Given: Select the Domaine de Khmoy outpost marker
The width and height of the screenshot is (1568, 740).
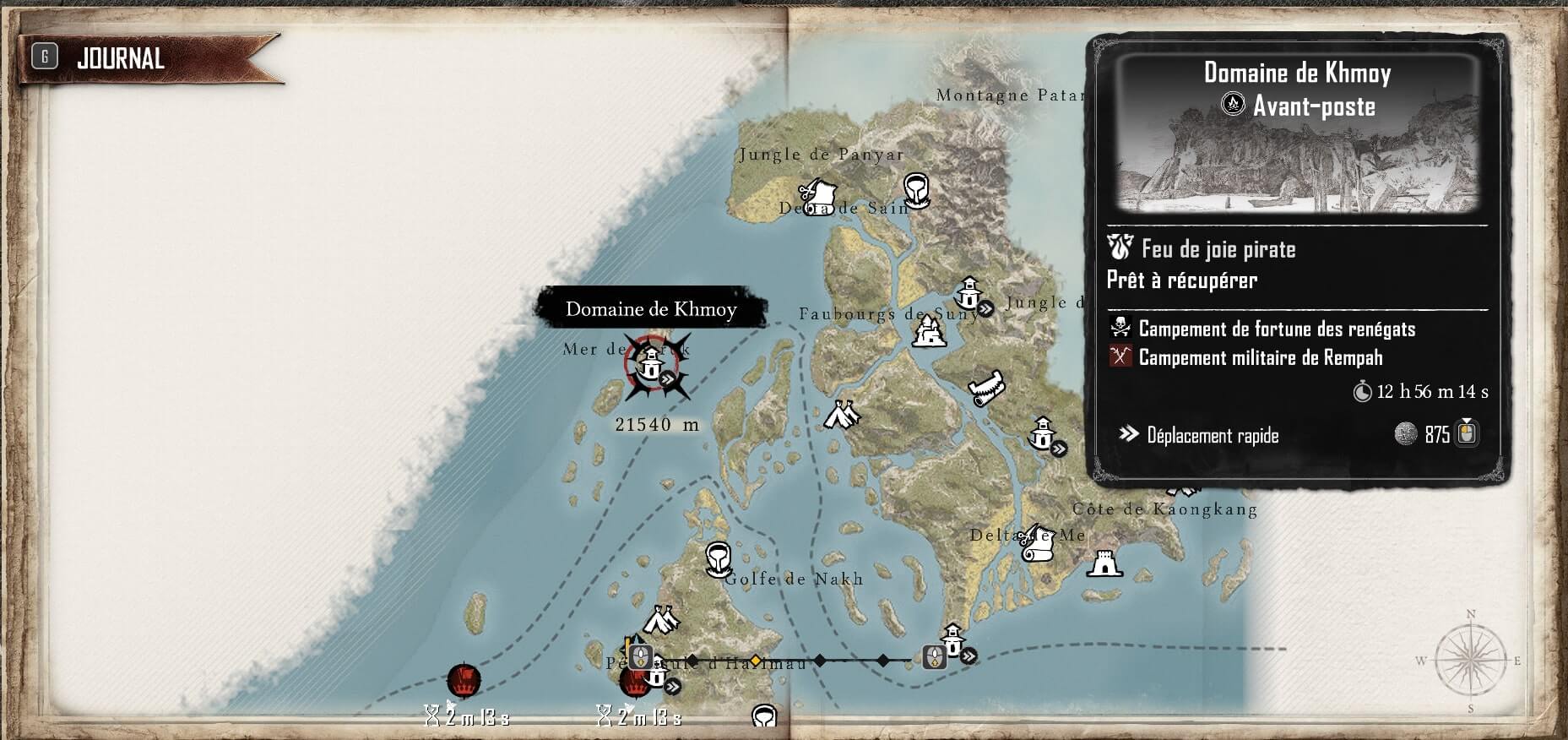Looking at the screenshot, I should point(651,367).
